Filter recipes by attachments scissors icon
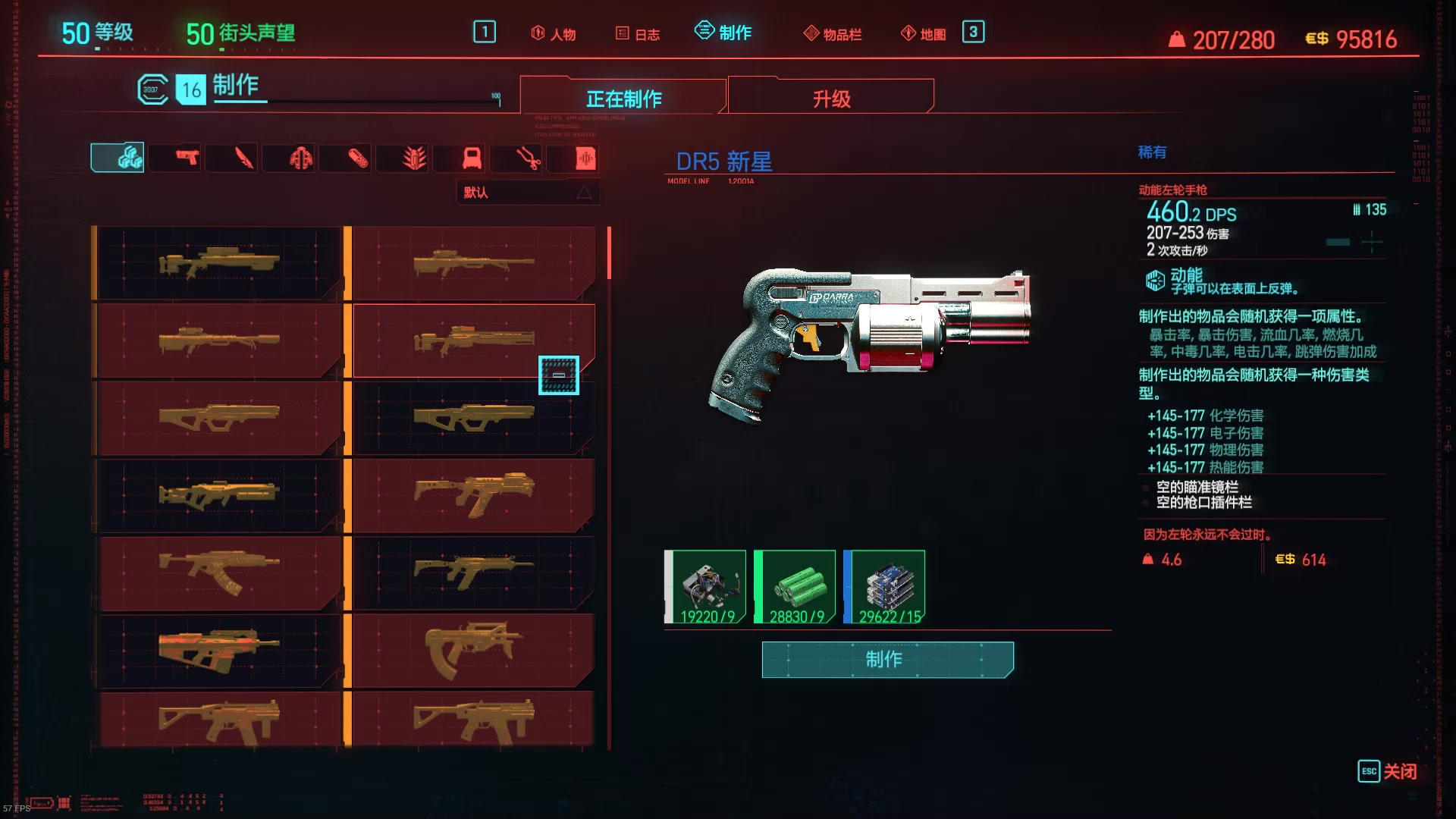The height and width of the screenshot is (819, 1456). 528,158
